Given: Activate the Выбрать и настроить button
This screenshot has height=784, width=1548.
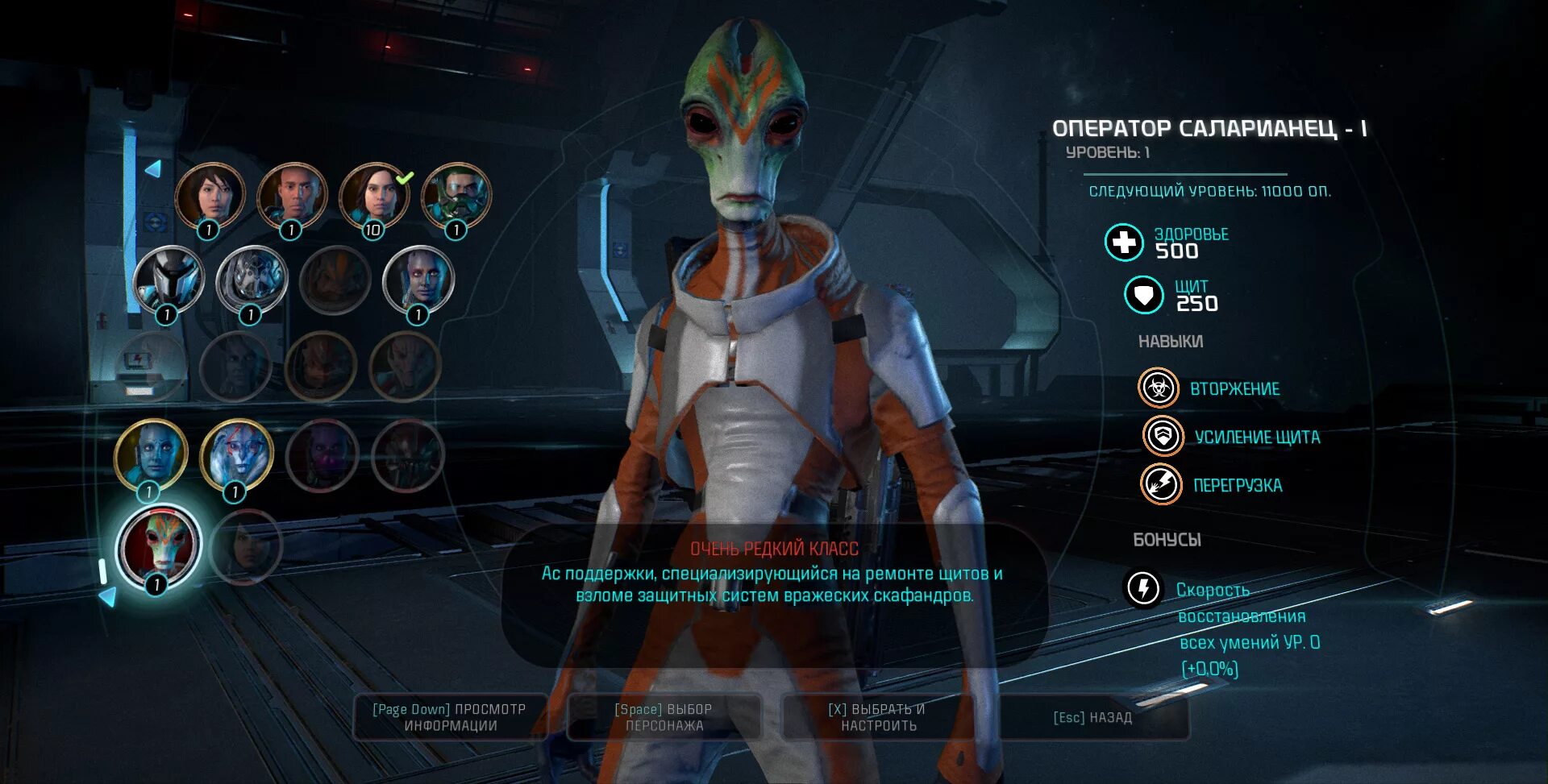Looking at the screenshot, I should [x=878, y=717].
